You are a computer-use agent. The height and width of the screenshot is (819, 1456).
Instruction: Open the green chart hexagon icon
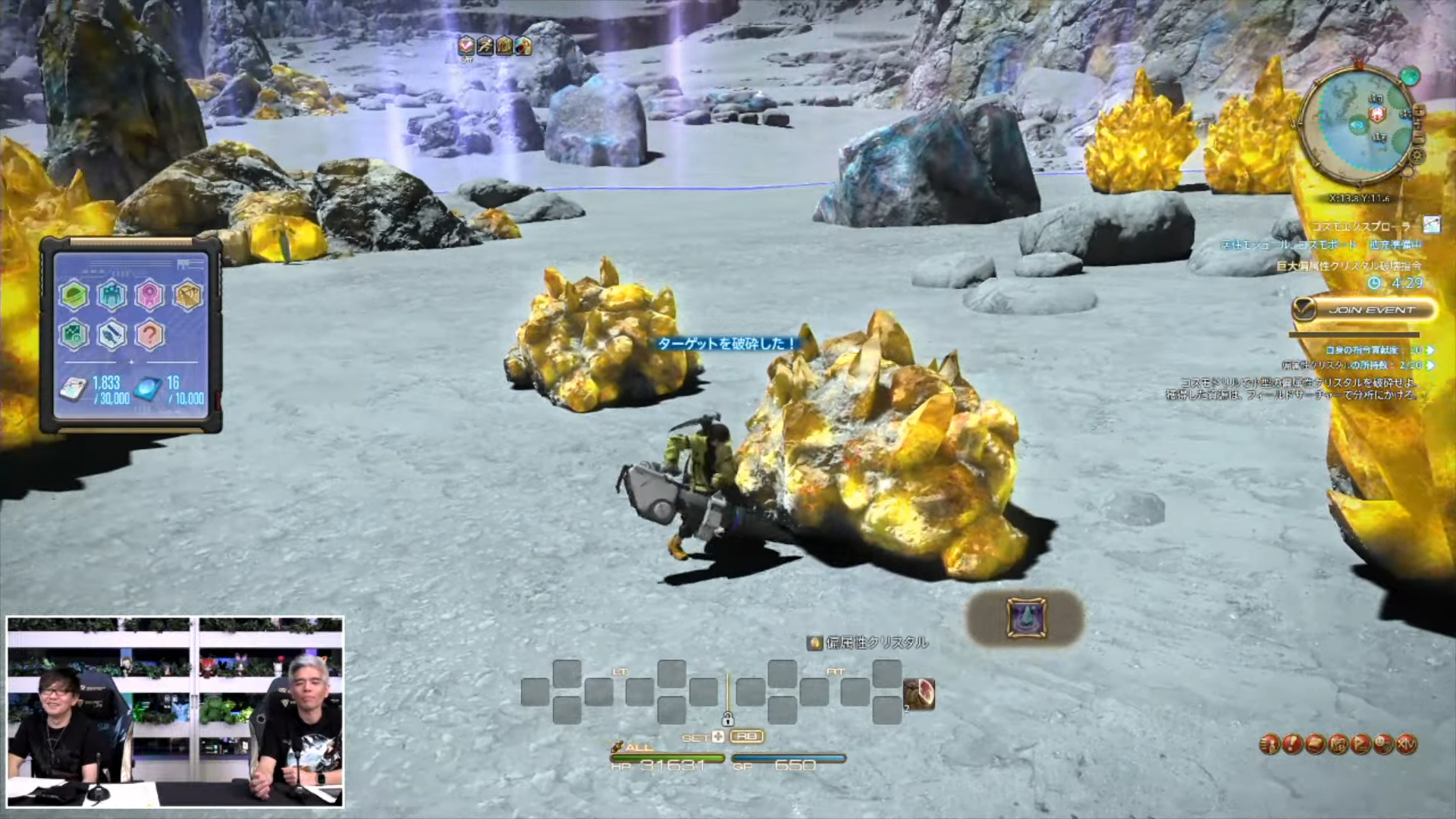point(74,334)
